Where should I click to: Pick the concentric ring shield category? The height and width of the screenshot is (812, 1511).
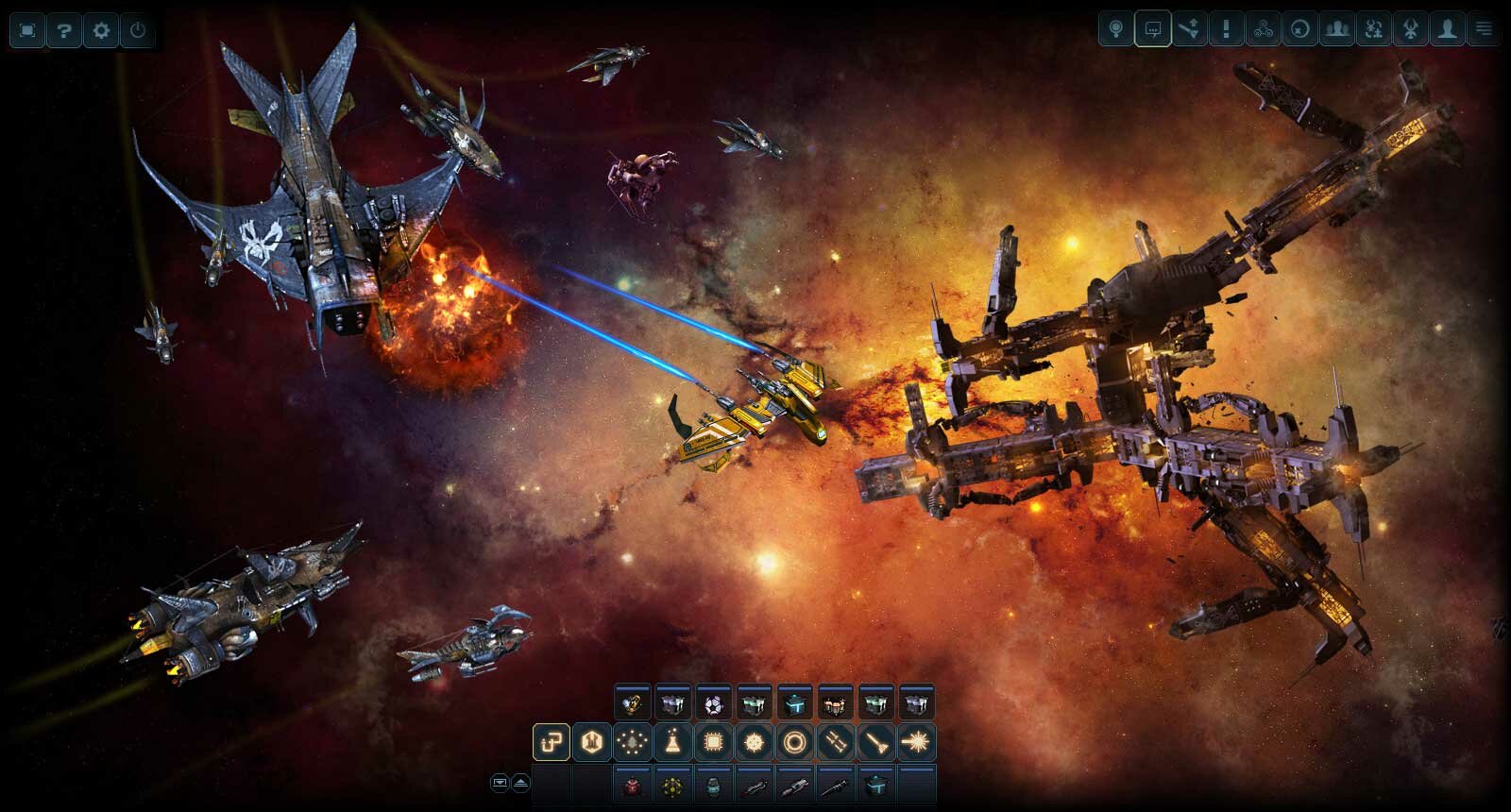point(794,743)
